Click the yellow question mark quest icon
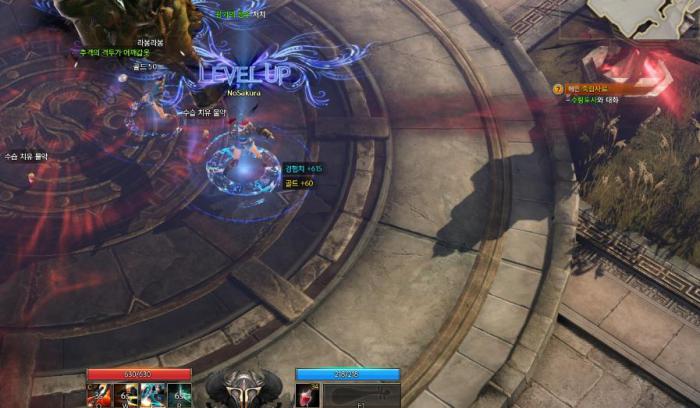The image size is (700, 408). pyautogui.click(x=558, y=89)
